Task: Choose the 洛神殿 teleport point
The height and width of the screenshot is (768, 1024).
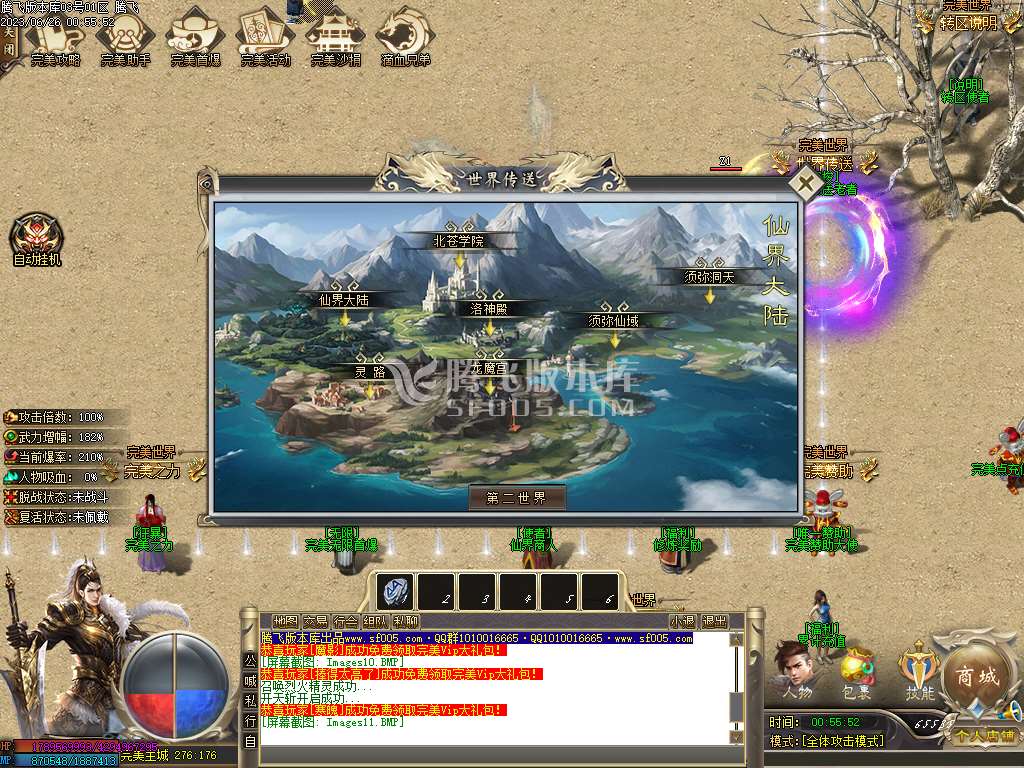Action: click(490, 309)
